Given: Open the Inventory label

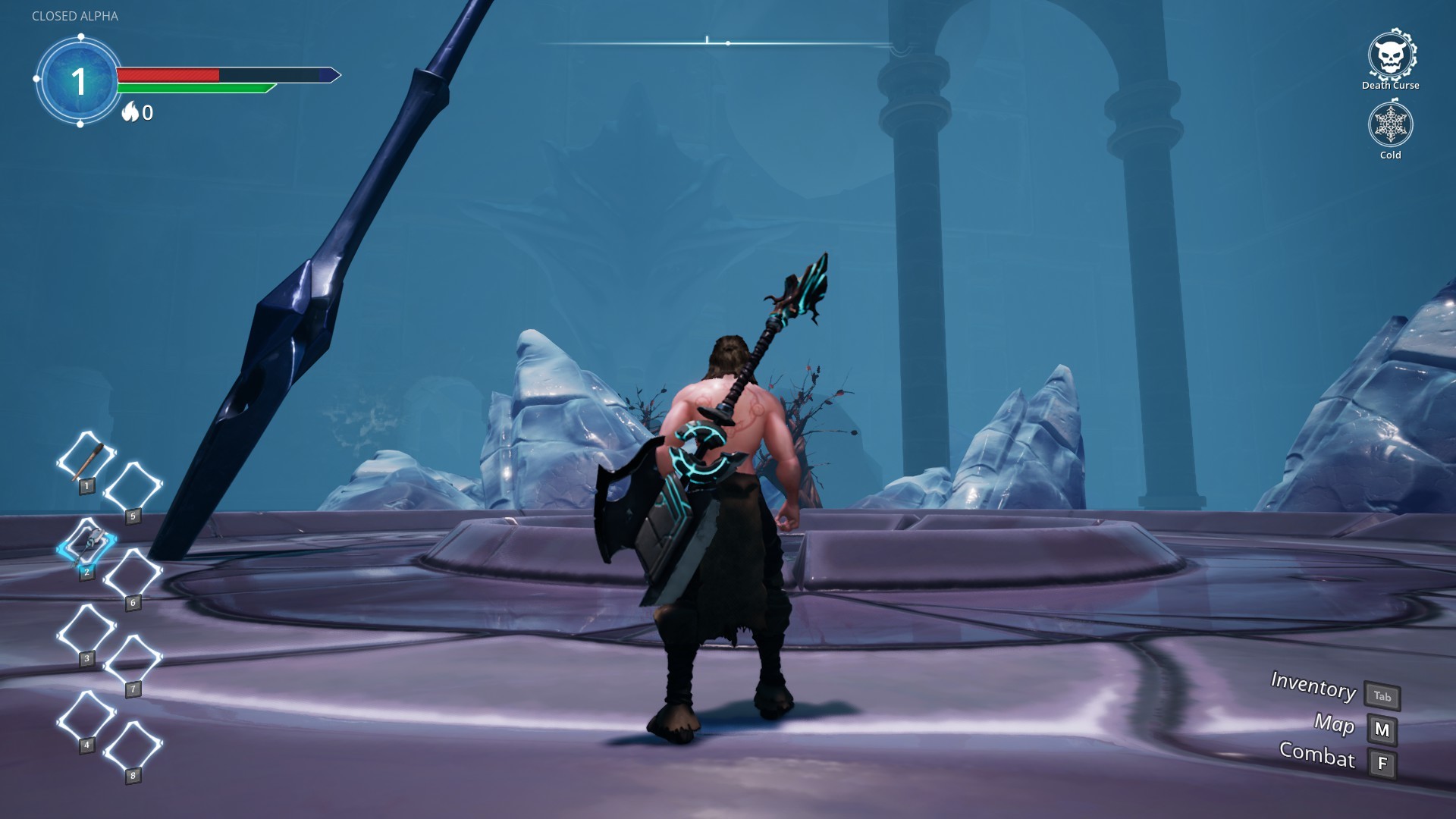Looking at the screenshot, I should point(1313,689).
